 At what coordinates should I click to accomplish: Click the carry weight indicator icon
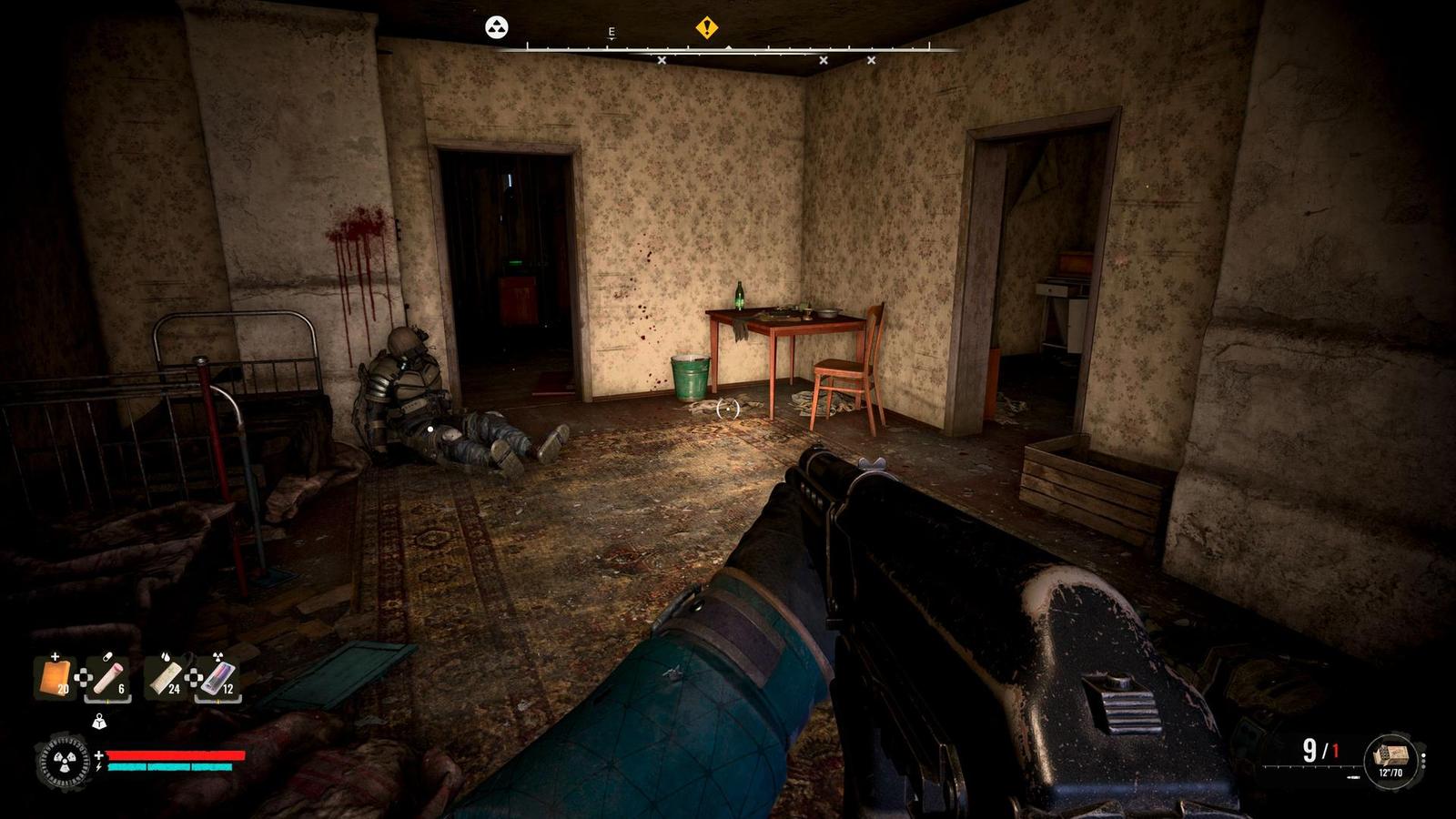pos(99,721)
